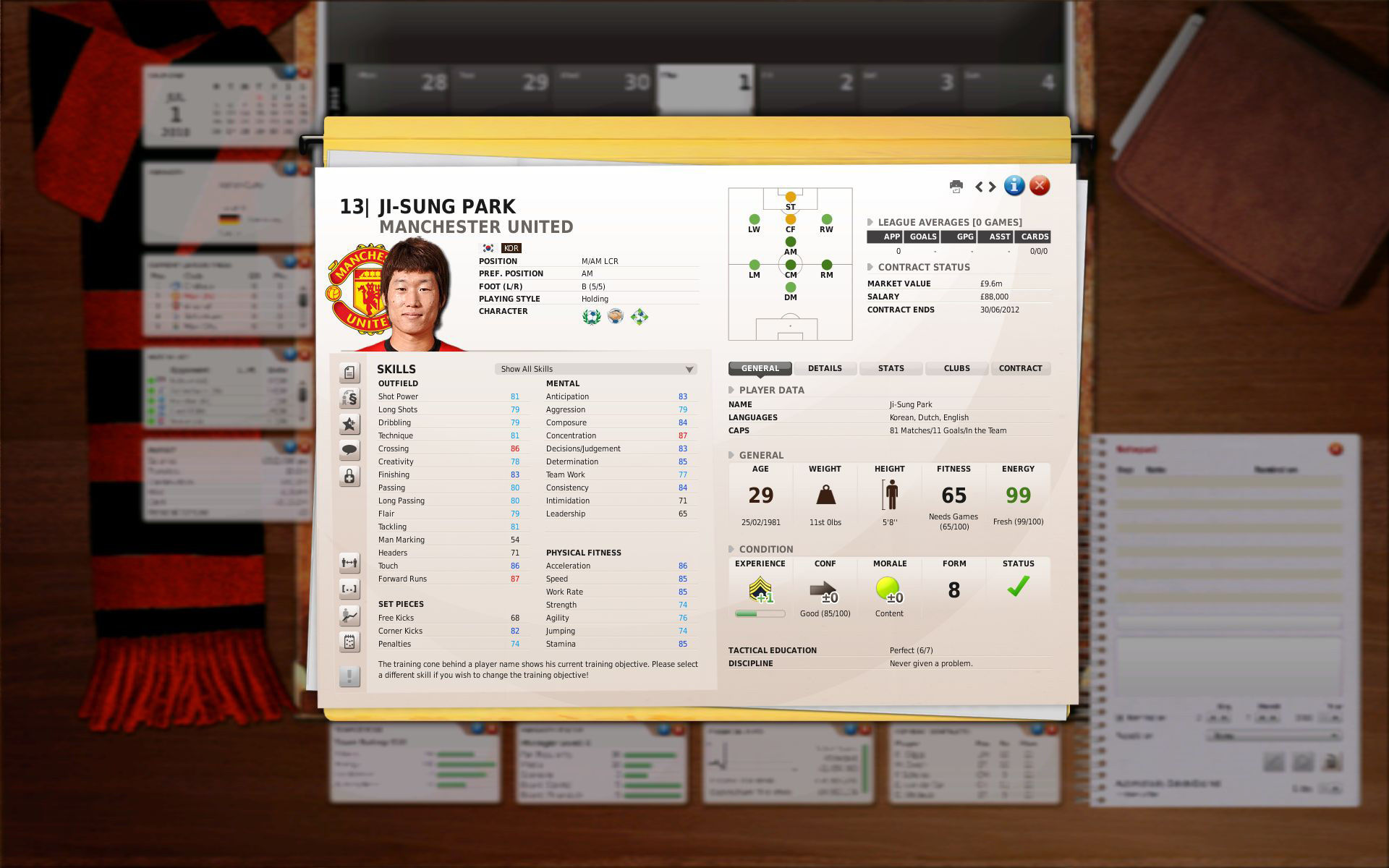Print the player profile
This screenshot has height=868, width=1389.
956,186
